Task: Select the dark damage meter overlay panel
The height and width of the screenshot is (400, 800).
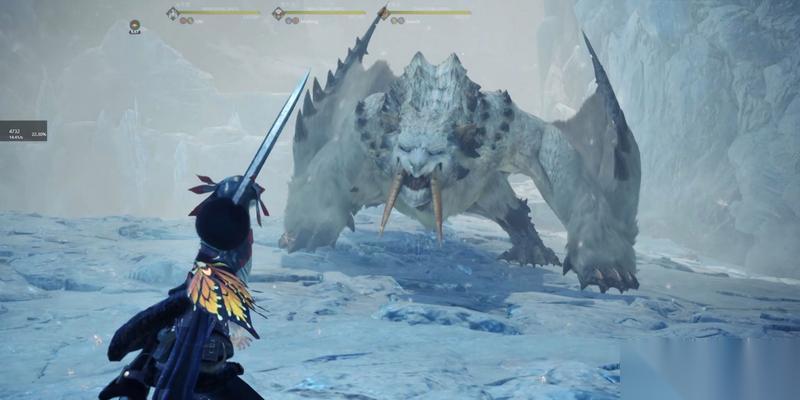Action: pyautogui.click(x=23, y=131)
